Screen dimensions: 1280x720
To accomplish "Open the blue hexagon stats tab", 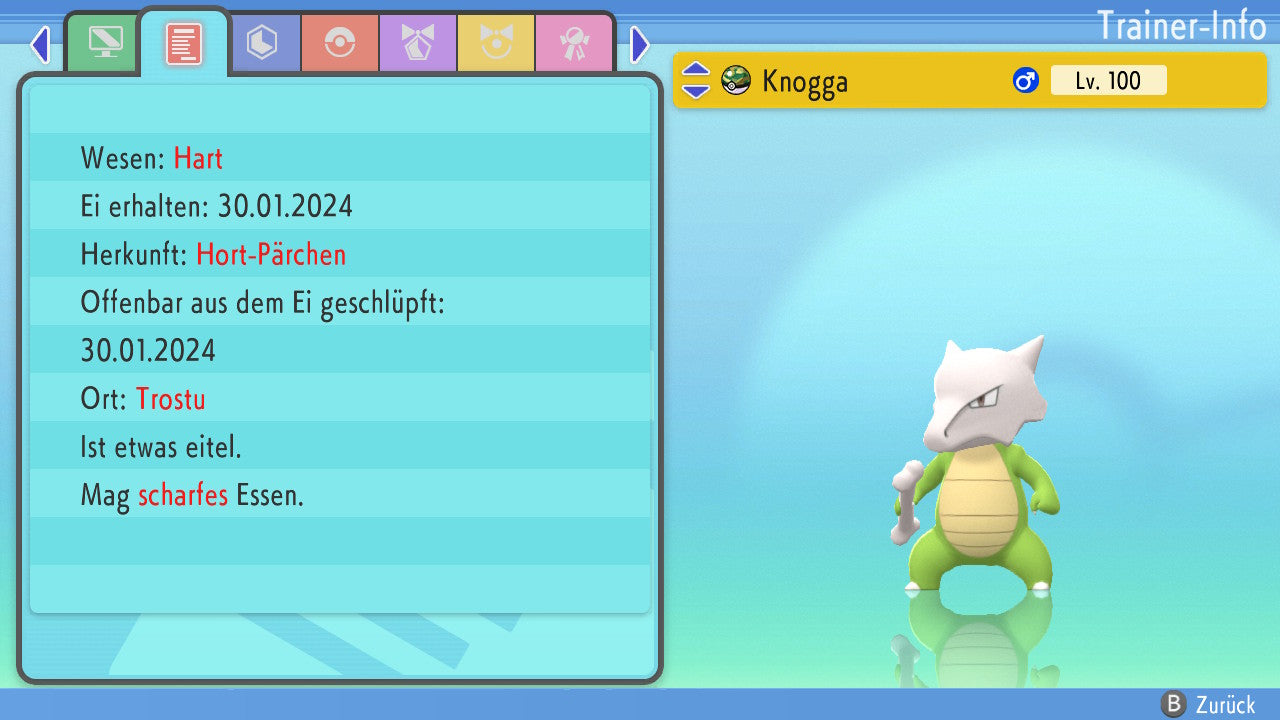I will (262, 43).
